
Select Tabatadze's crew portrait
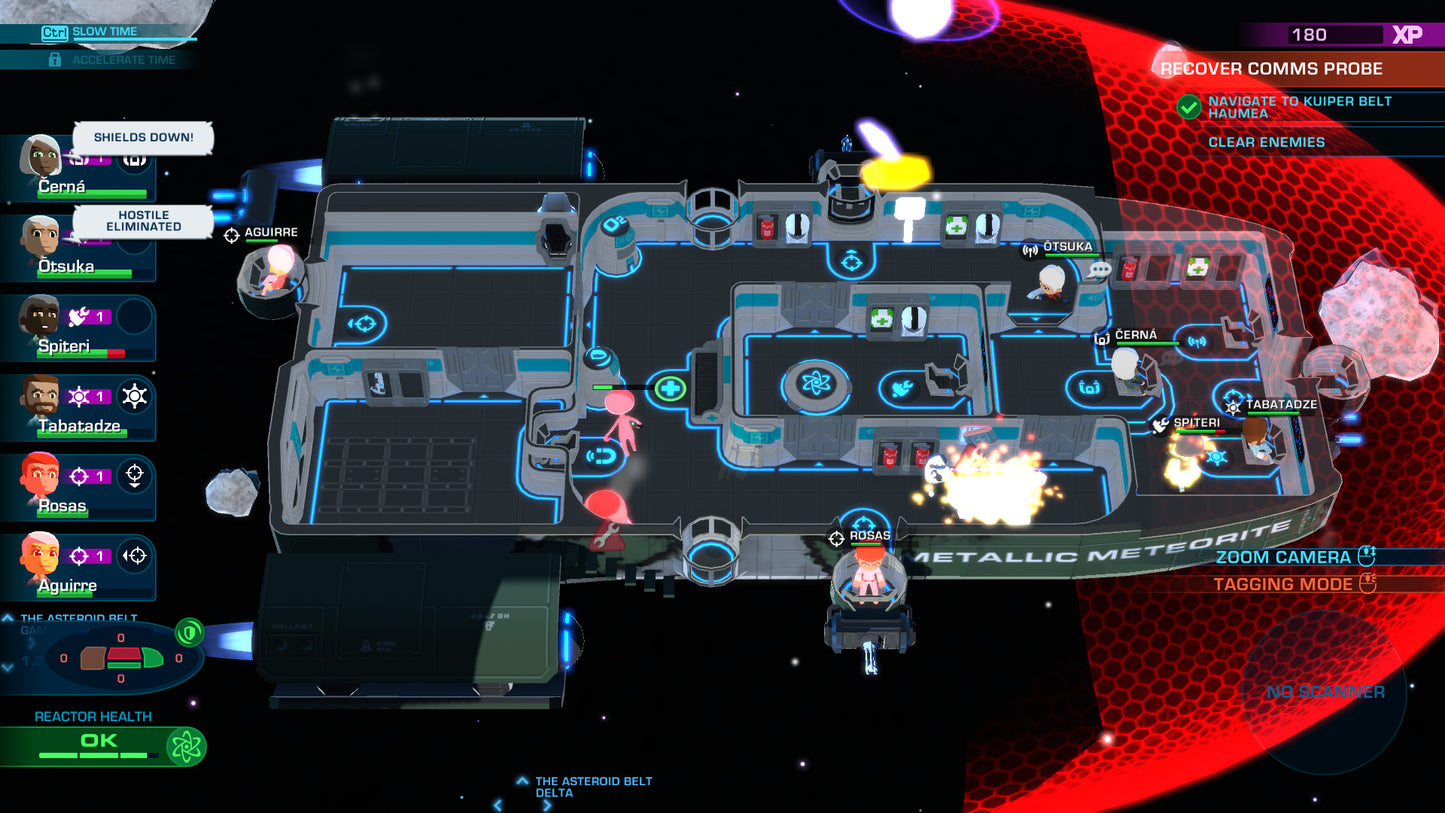tap(40, 398)
